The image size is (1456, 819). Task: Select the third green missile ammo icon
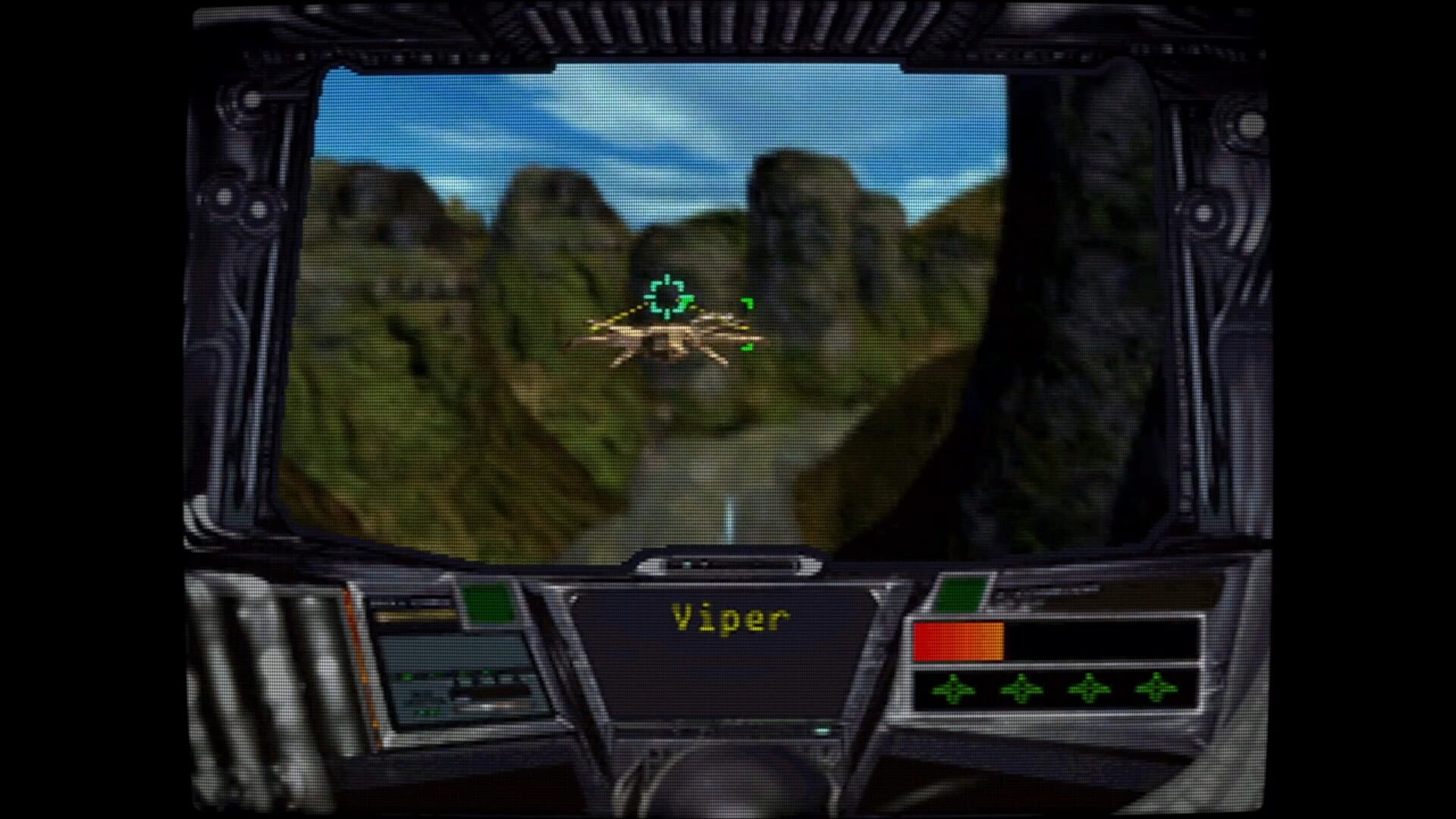click(1090, 691)
